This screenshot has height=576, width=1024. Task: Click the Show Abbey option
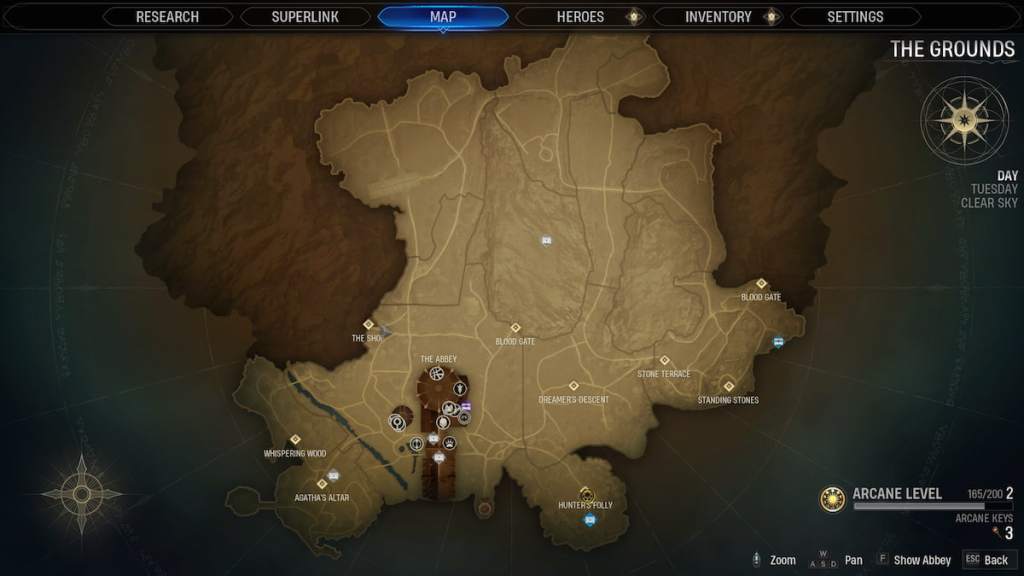tap(913, 560)
